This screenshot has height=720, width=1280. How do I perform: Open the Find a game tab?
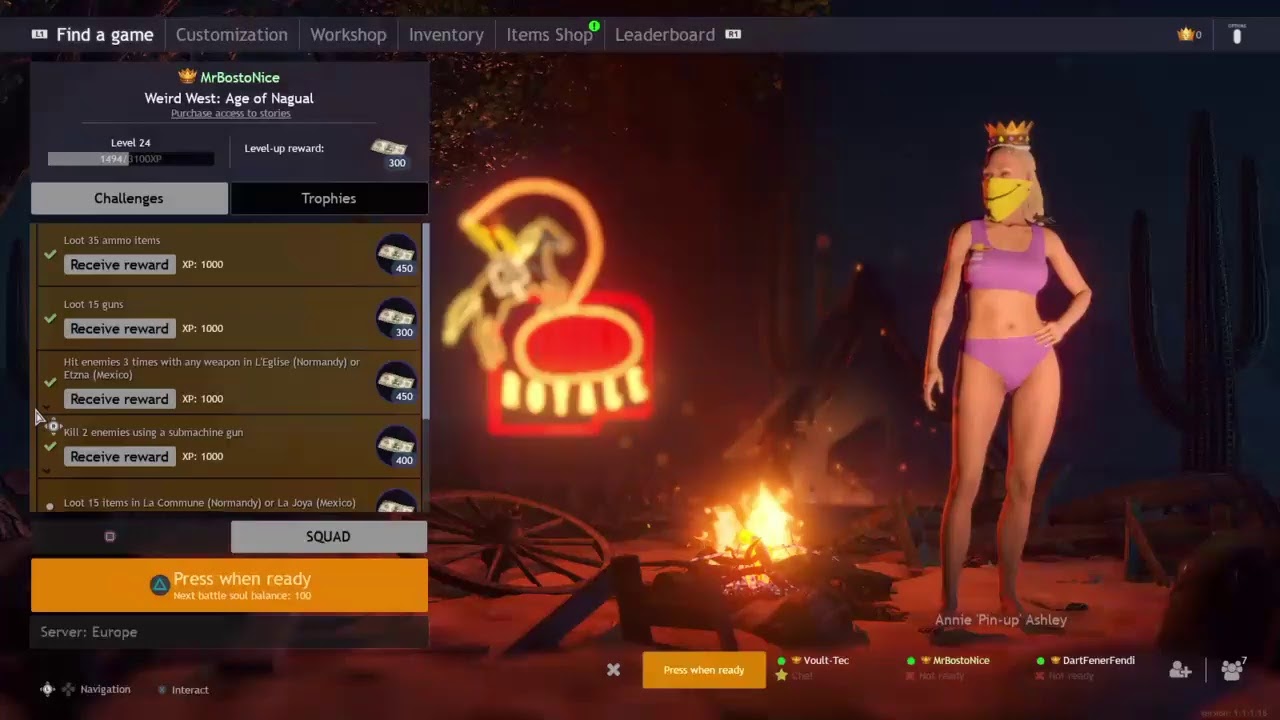[104, 35]
